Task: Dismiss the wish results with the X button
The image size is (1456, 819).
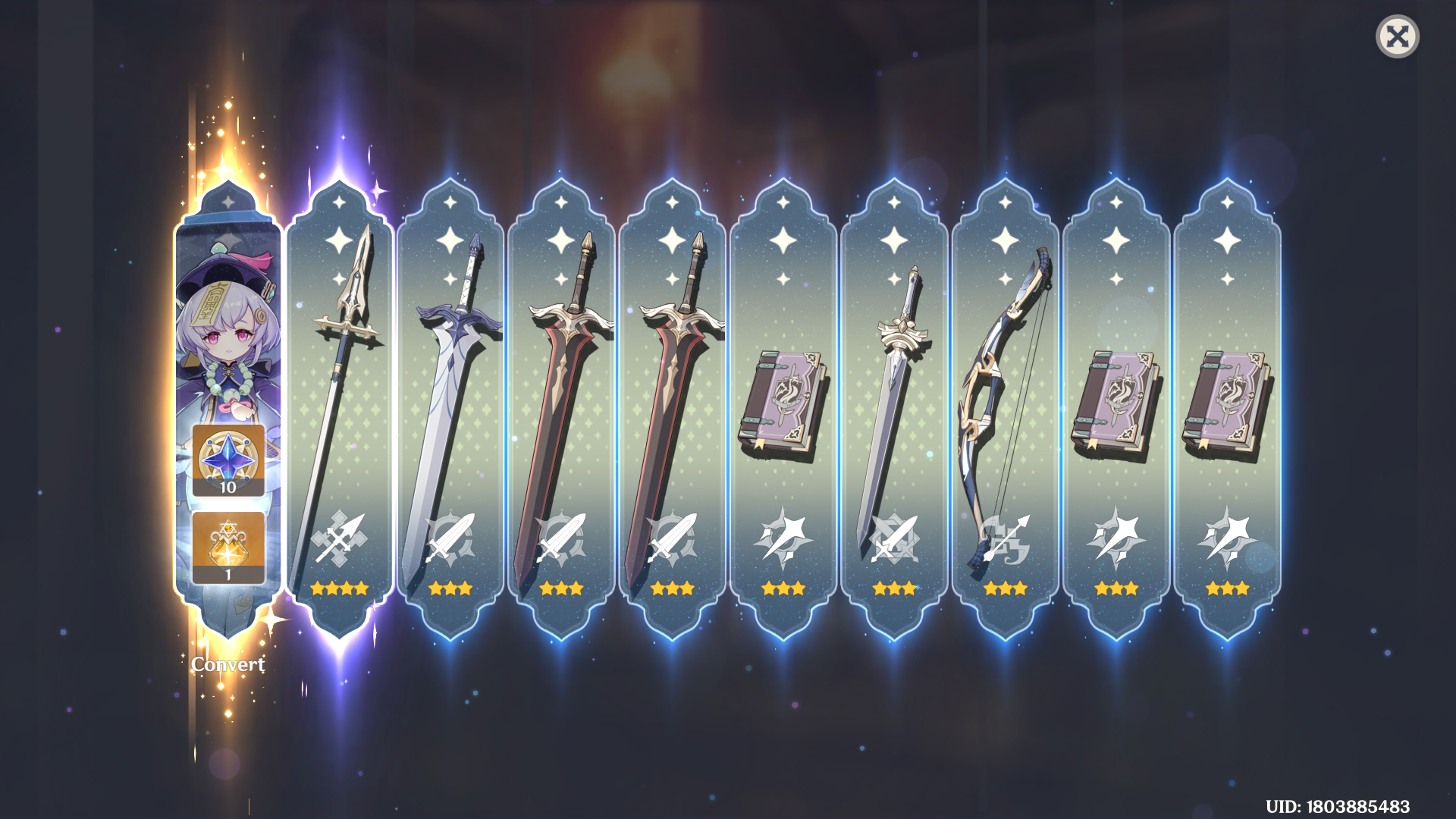Action: pos(1398,36)
